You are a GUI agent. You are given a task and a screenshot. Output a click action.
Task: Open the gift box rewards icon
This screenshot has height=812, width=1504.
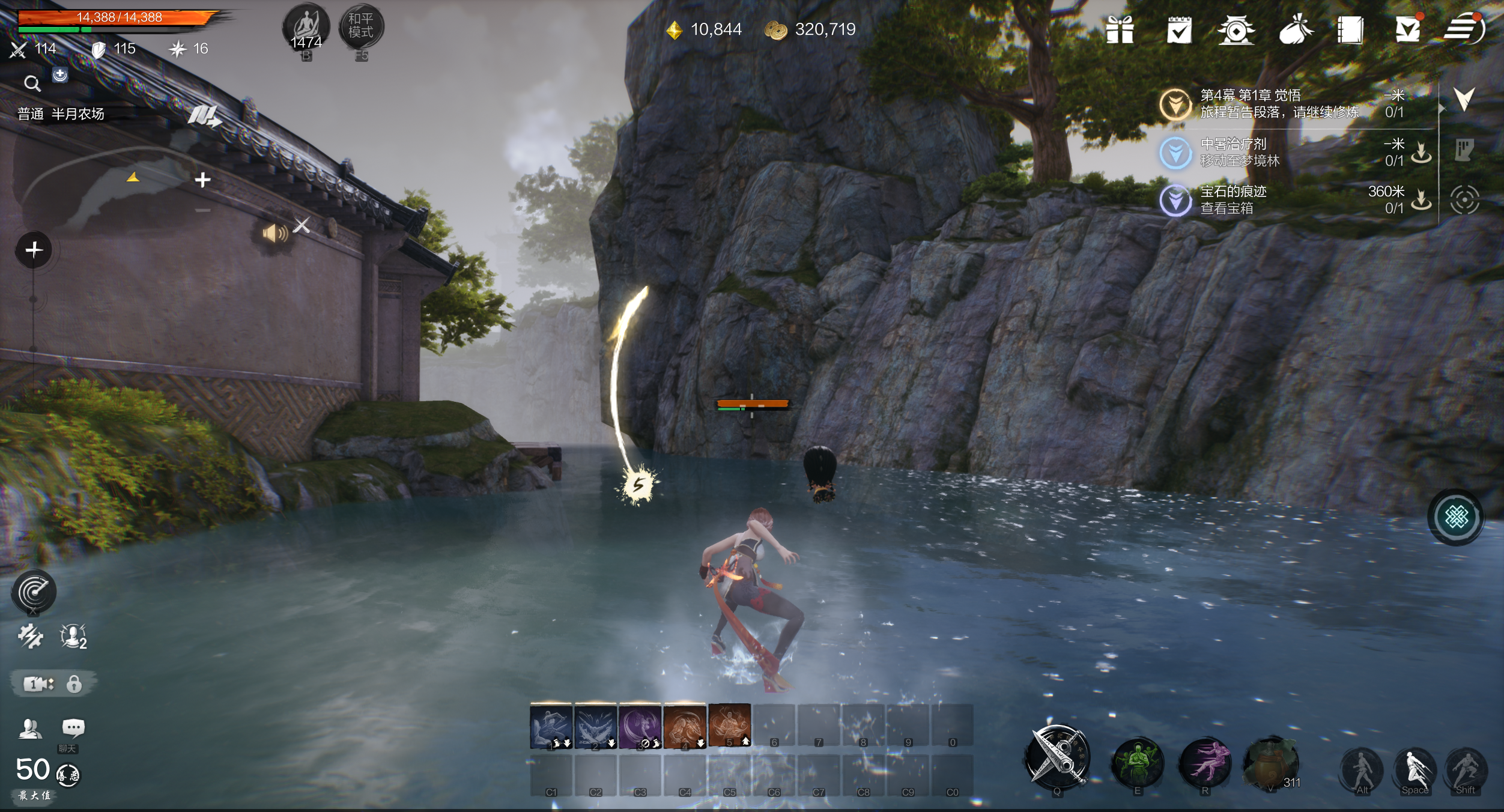[x=1120, y=30]
